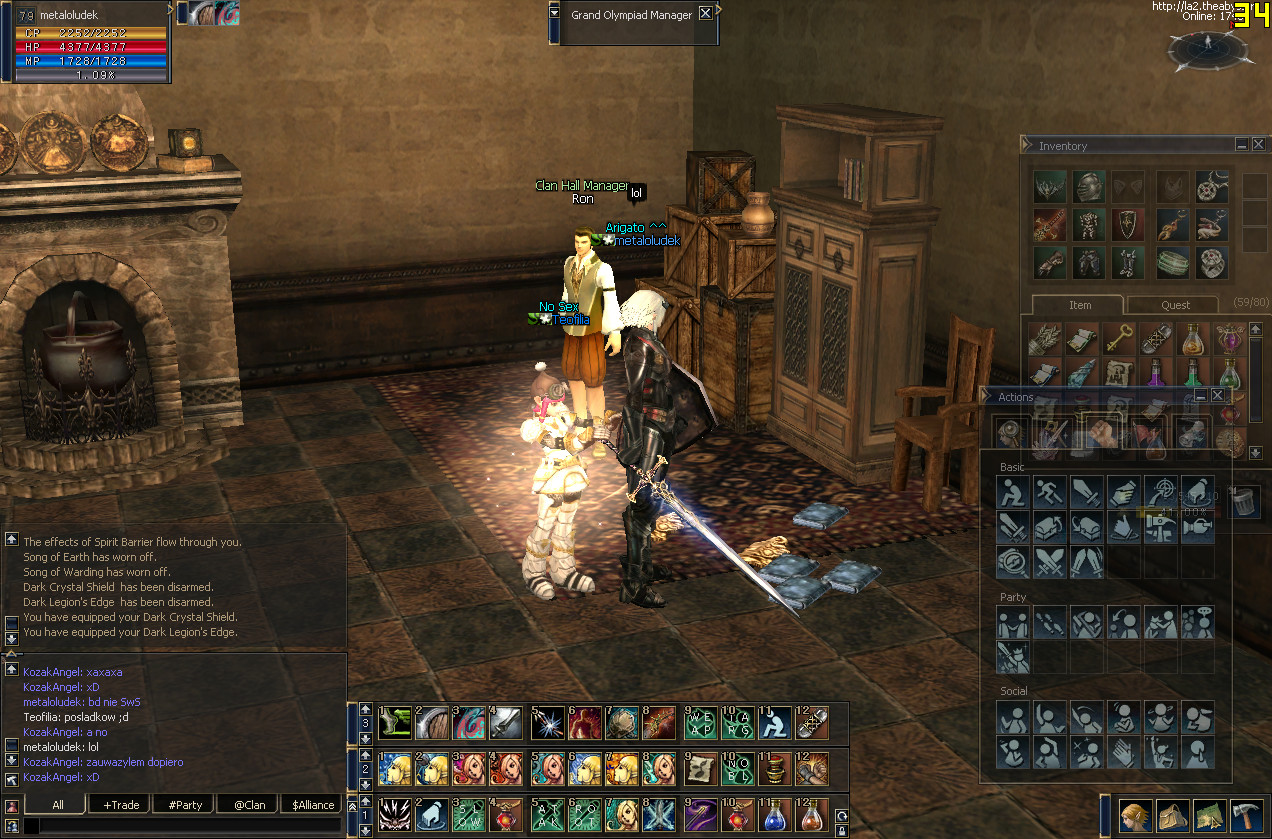Close the Grand Olympiad Manager target window
The width and height of the screenshot is (1272, 839).
point(705,14)
